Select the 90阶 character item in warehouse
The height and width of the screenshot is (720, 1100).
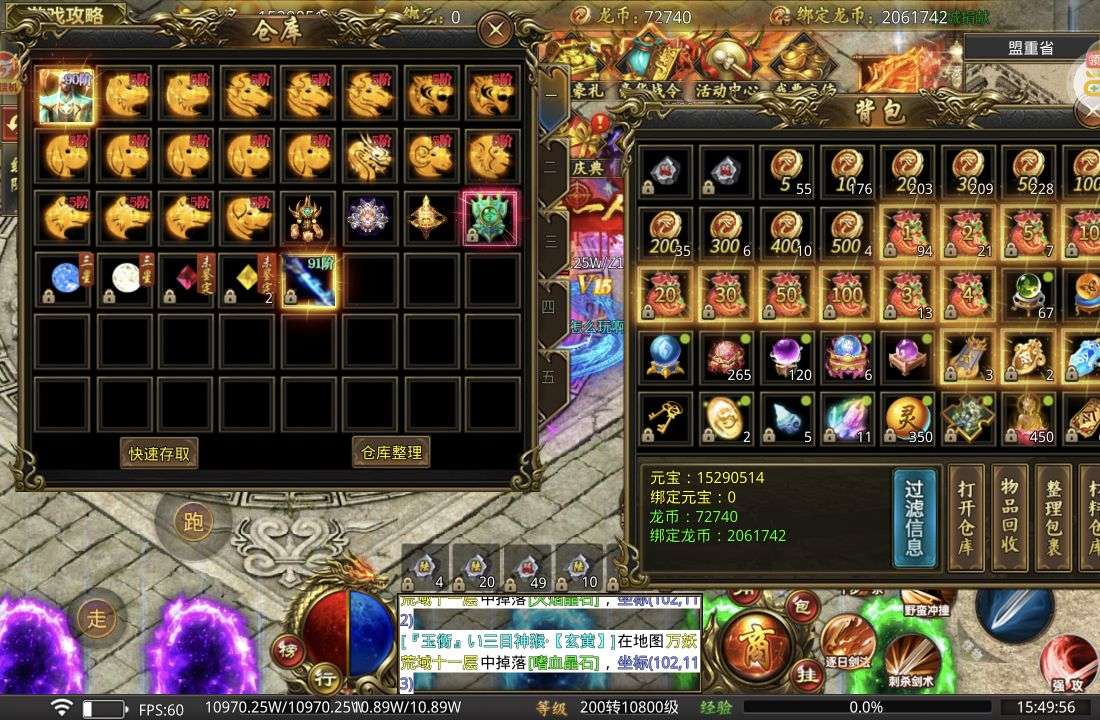coord(67,96)
